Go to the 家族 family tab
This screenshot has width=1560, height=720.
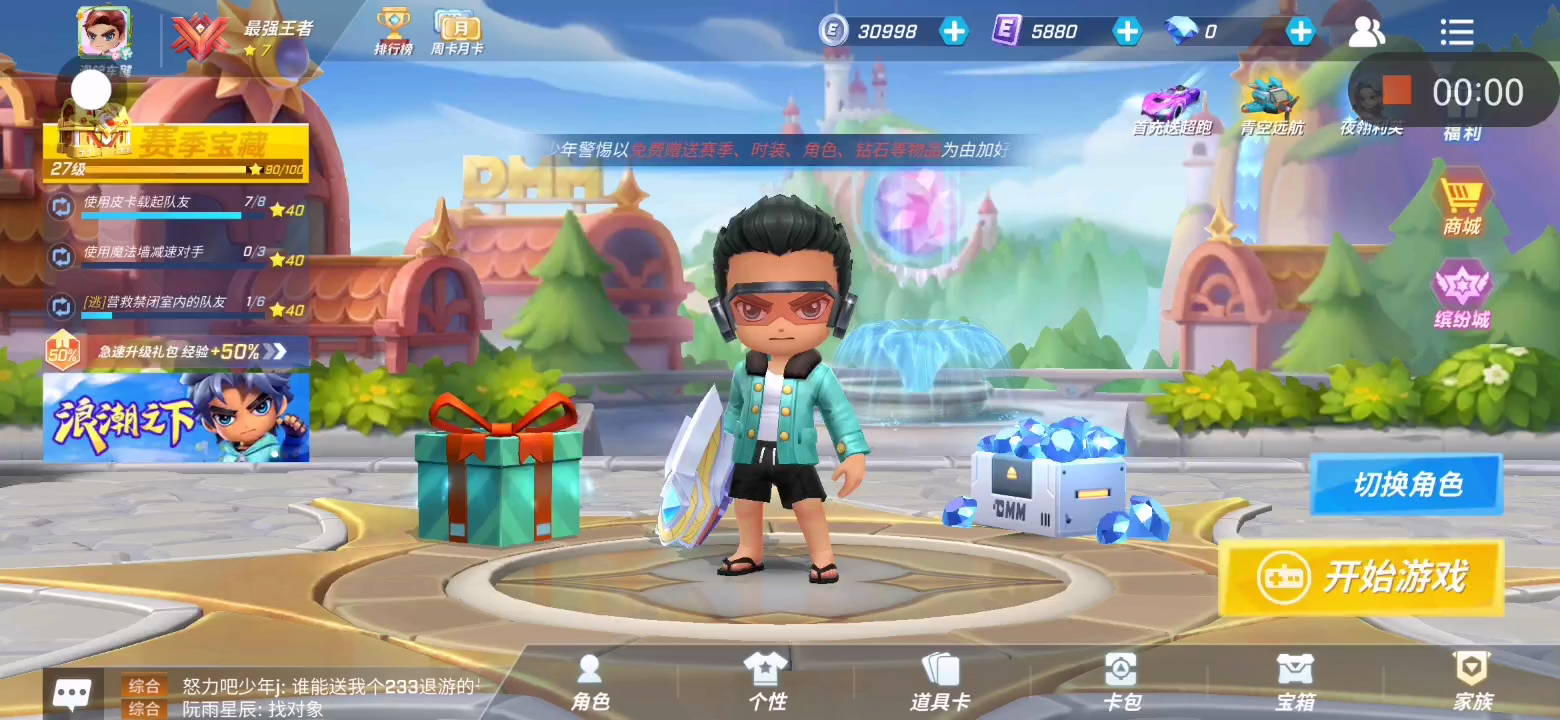pos(1472,683)
